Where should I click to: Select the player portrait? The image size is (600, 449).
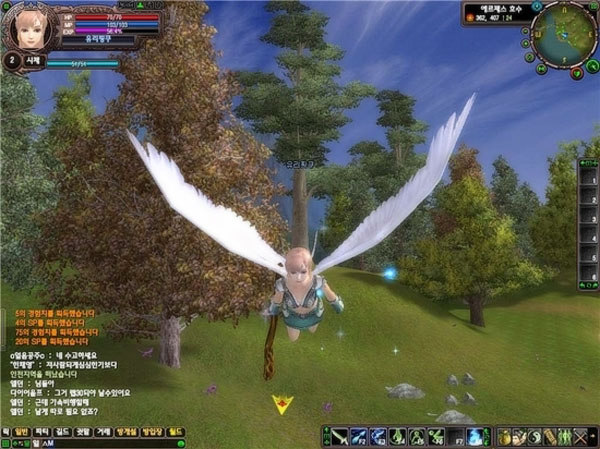coord(28,27)
